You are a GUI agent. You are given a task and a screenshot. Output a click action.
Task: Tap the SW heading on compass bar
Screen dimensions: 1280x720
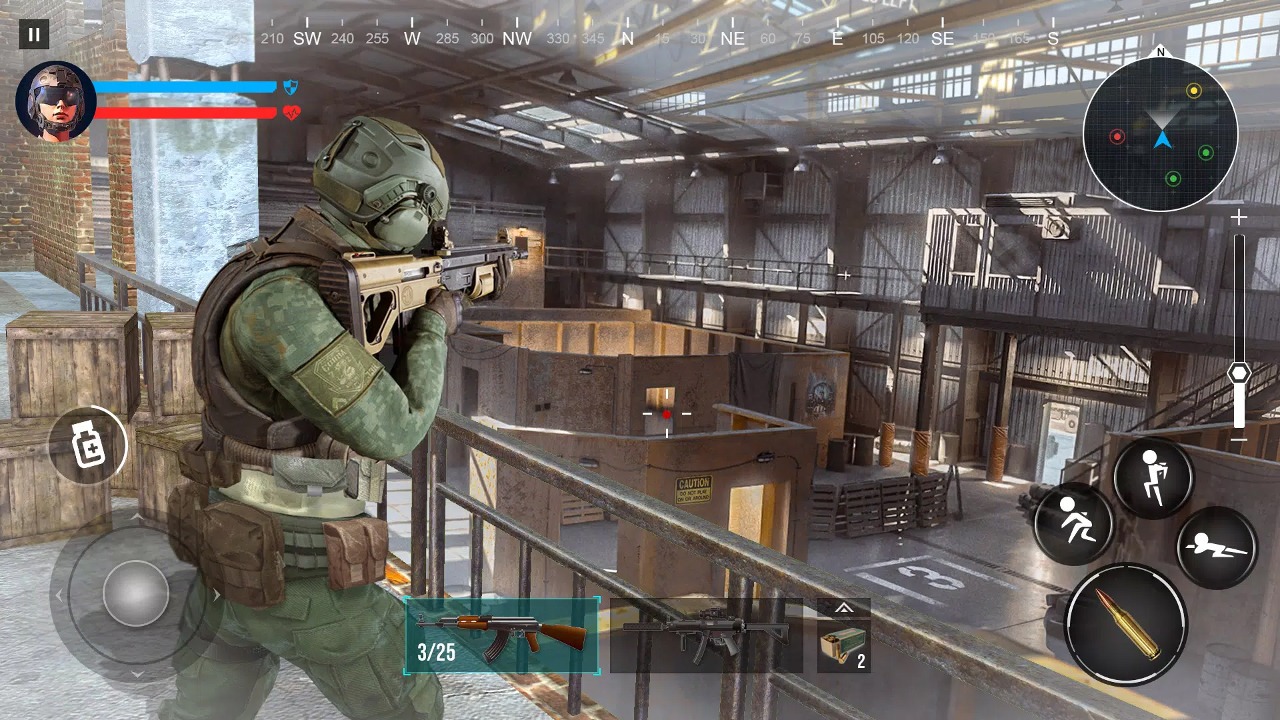coord(307,38)
